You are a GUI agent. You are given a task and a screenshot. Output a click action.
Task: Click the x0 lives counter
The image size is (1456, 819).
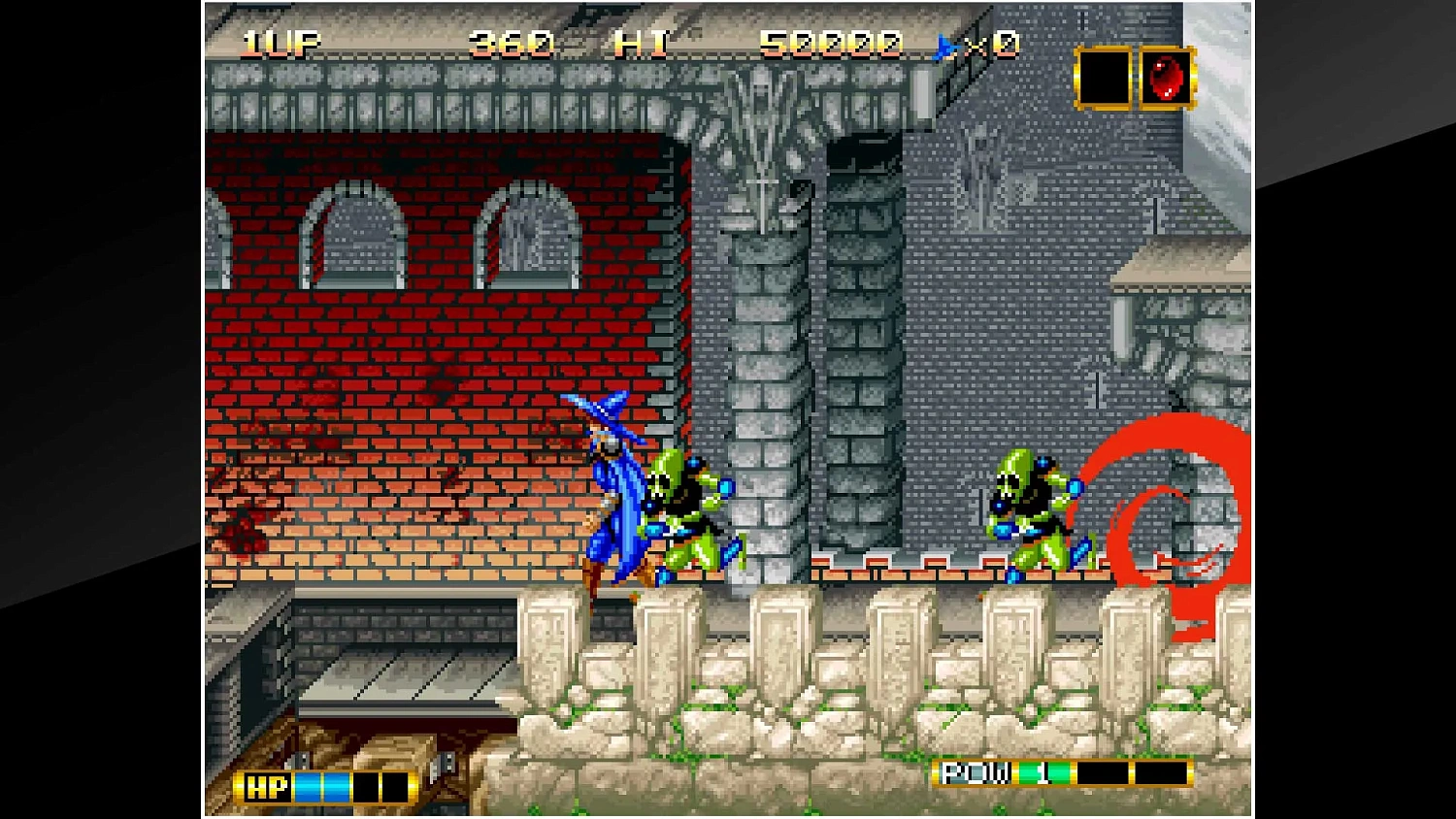(x=992, y=43)
